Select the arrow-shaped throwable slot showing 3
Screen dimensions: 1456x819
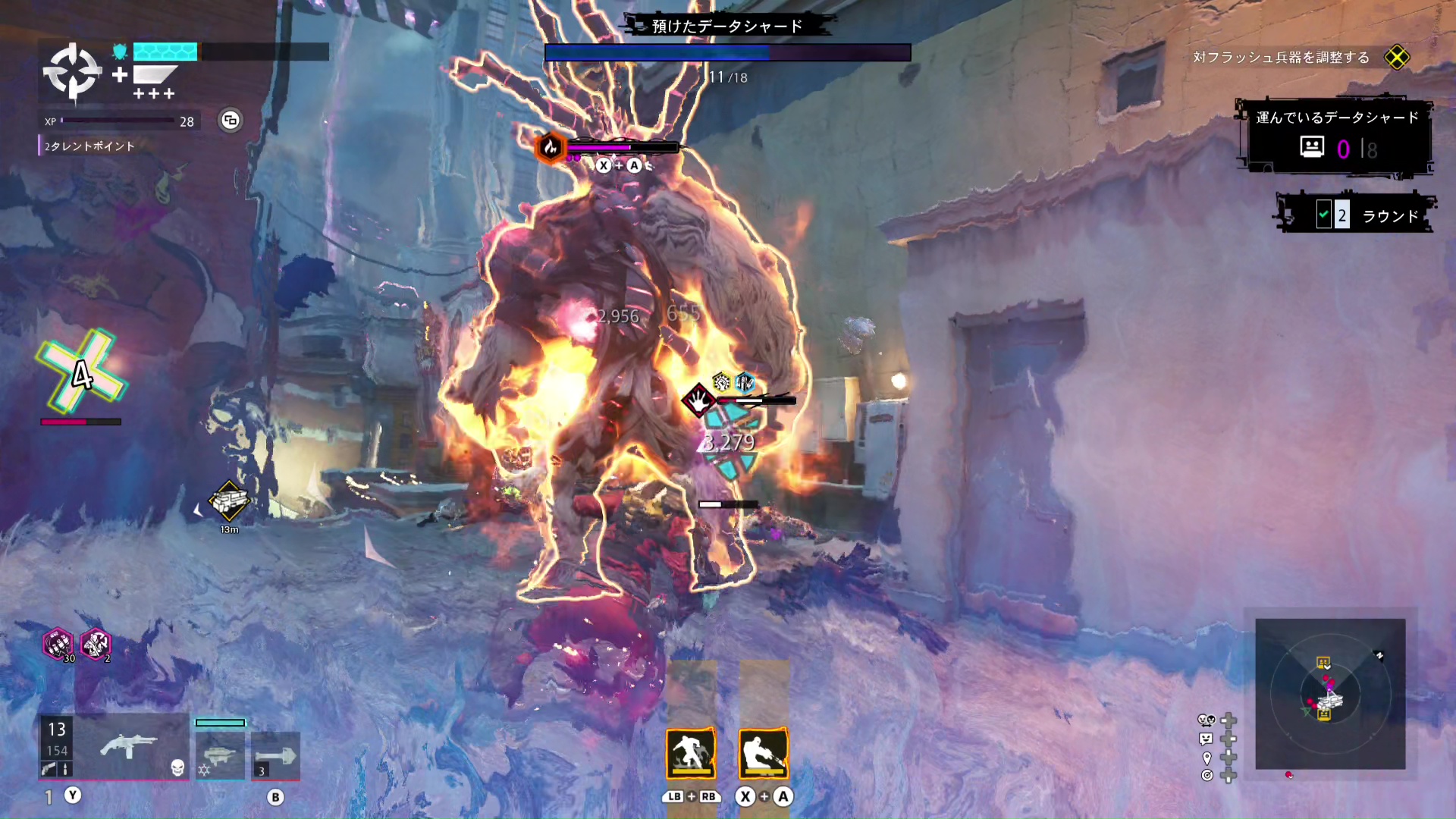coord(275,755)
